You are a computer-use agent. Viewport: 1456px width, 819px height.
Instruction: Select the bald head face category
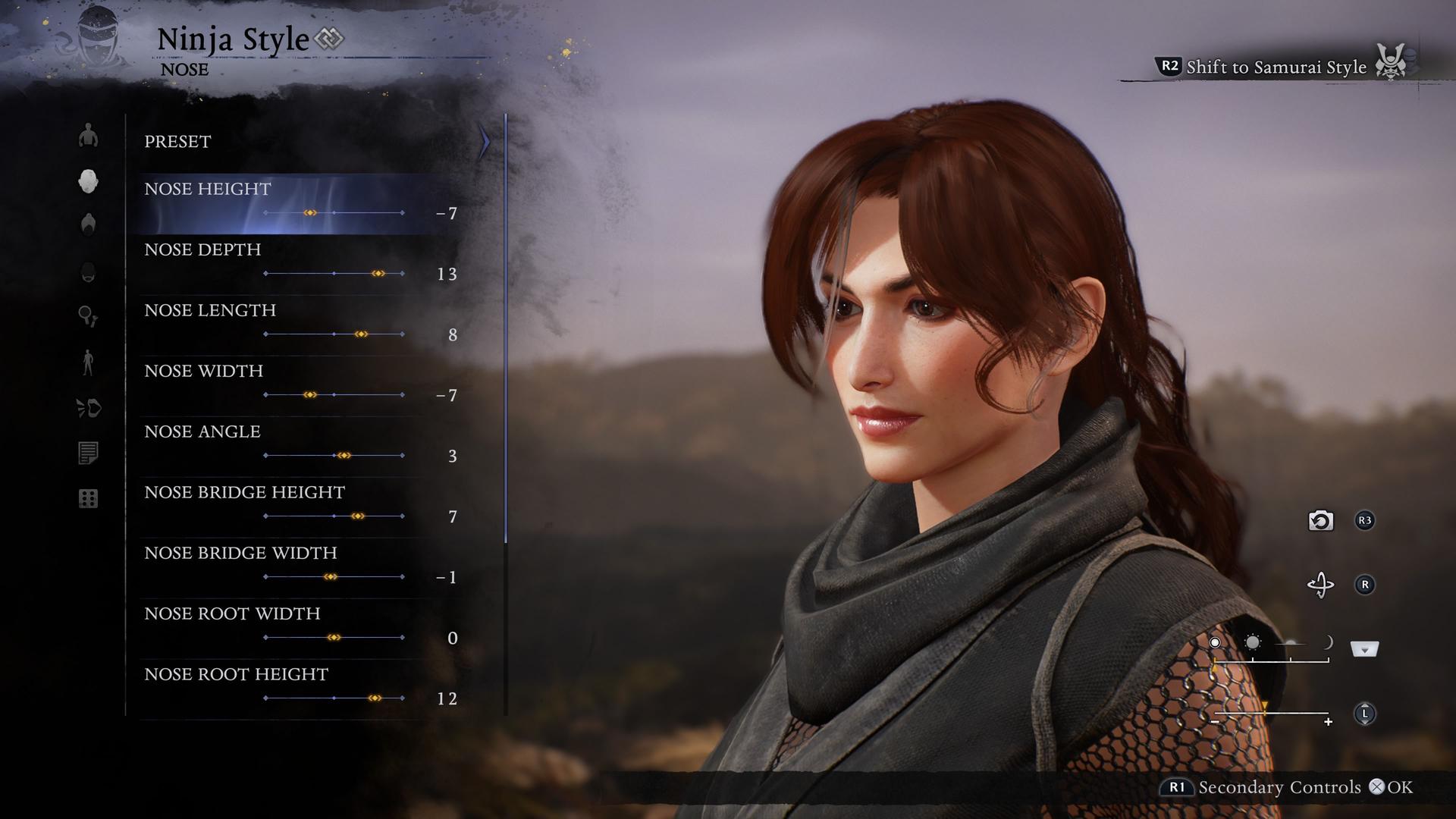[x=89, y=180]
